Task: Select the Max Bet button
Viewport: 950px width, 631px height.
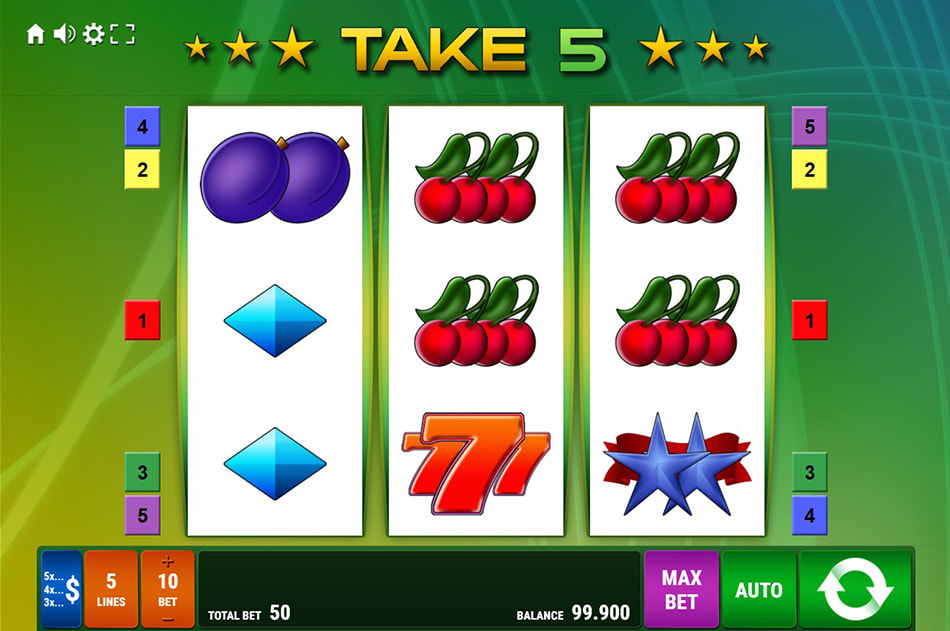Action: click(x=681, y=589)
